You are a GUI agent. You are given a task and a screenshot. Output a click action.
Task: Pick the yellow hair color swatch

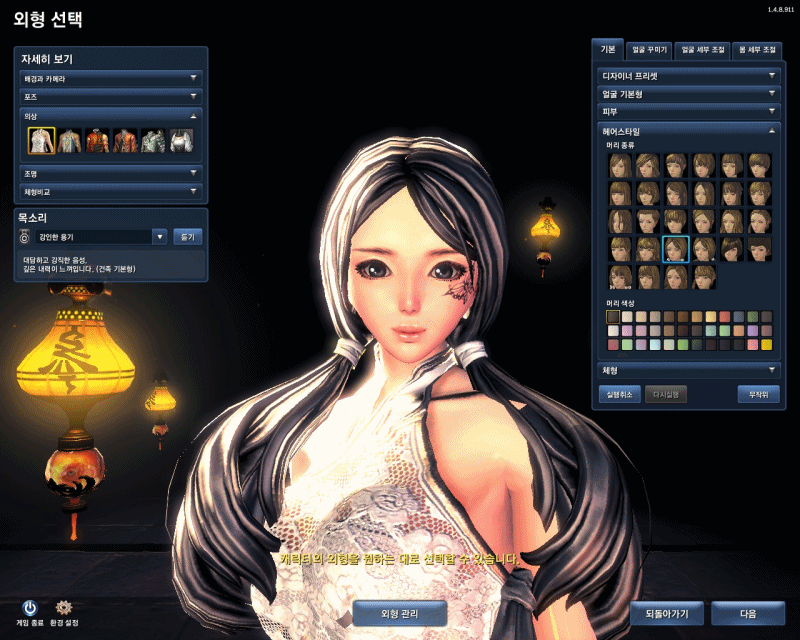point(766,344)
